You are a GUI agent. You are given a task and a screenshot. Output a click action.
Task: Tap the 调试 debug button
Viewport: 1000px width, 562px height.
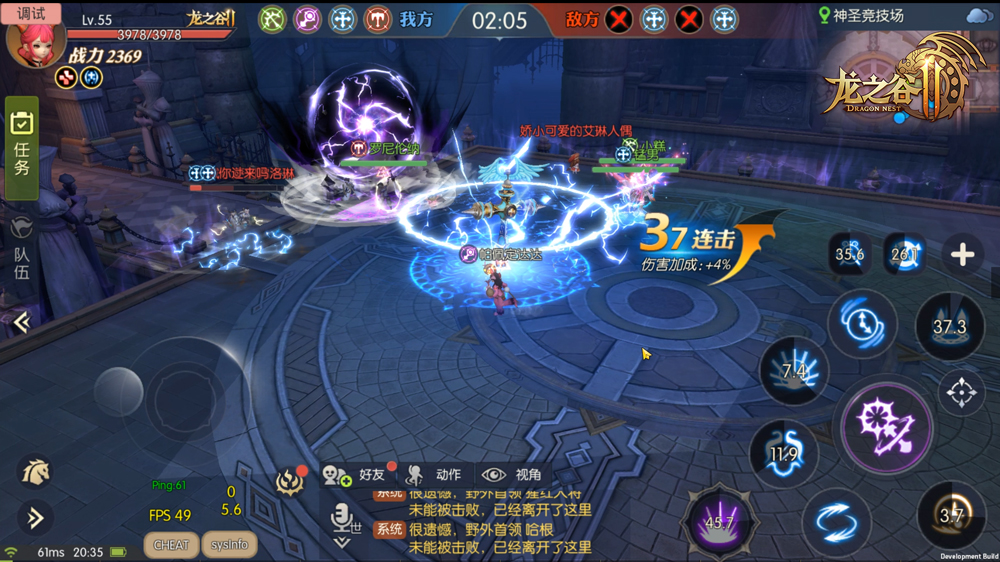[x=31, y=13]
